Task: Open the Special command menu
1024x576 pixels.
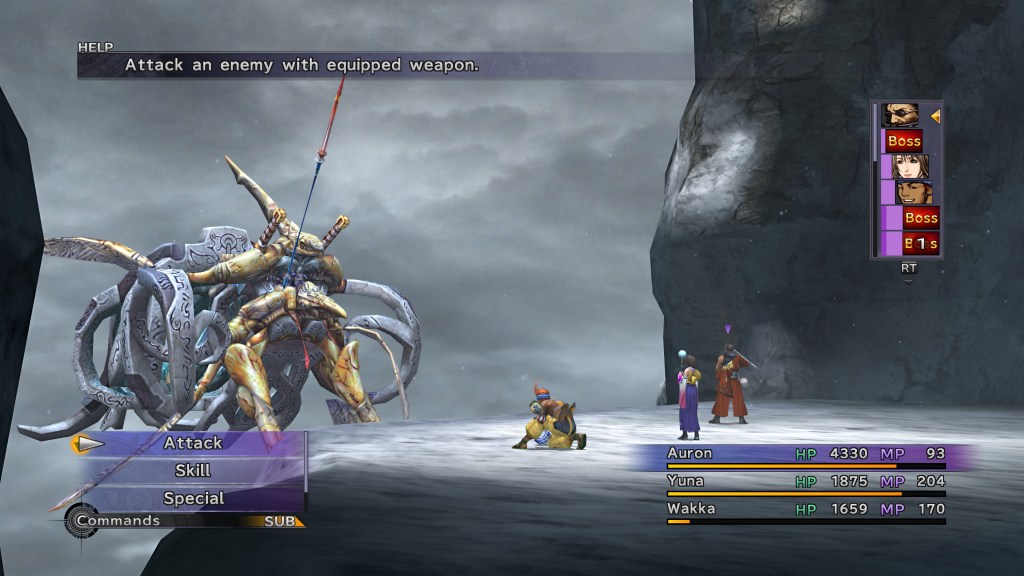Action: pos(193,498)
